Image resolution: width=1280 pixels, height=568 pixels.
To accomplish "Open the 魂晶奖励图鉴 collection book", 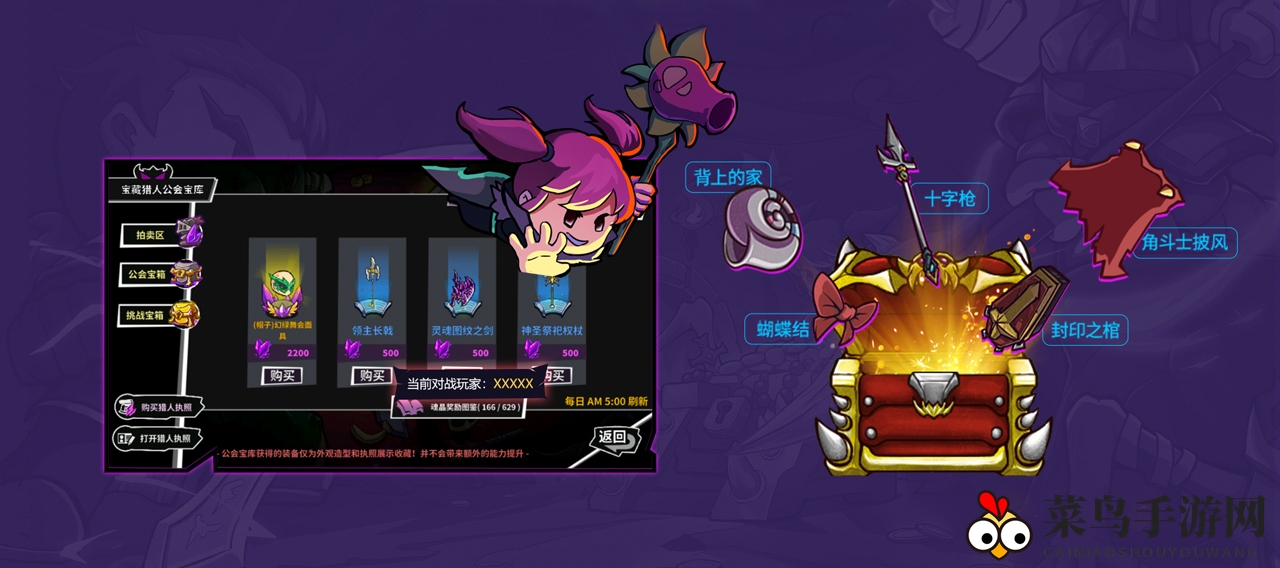I will click(x=459, y=407).
